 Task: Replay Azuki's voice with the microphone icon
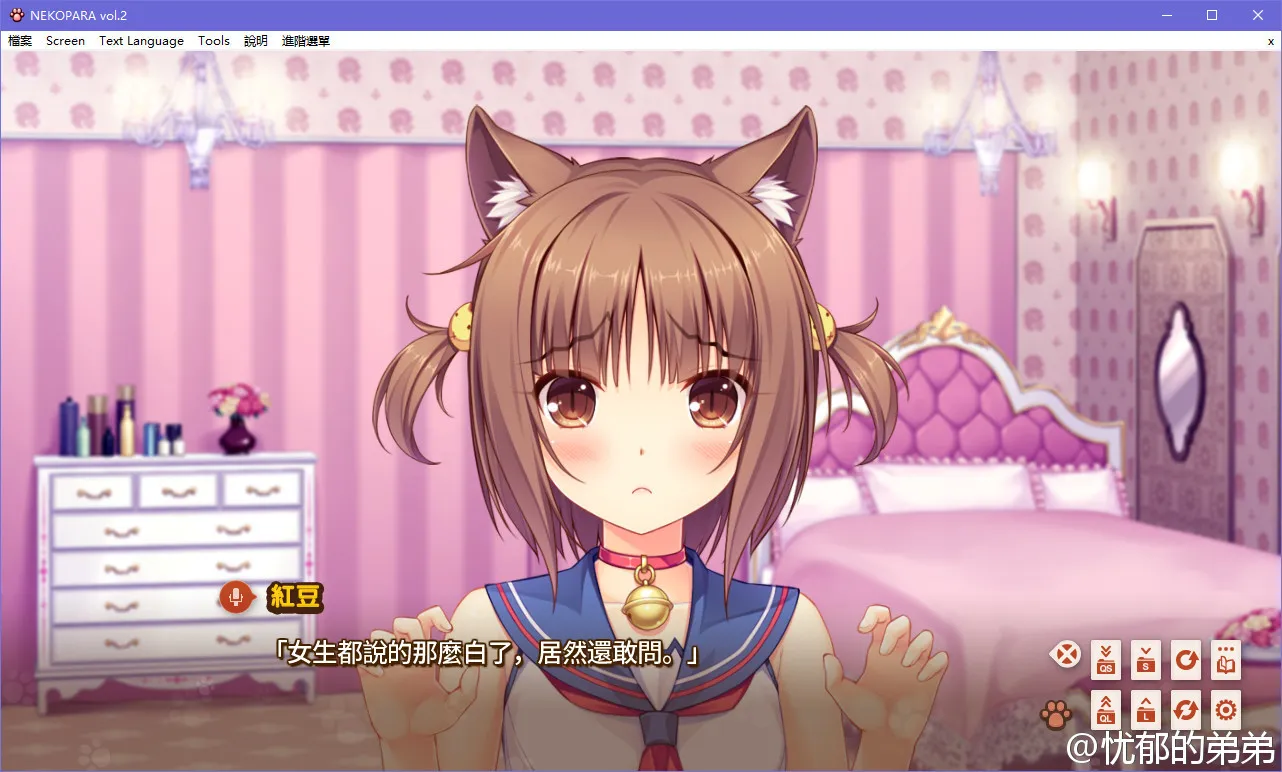pyautogui.click(x=236, y=597)
